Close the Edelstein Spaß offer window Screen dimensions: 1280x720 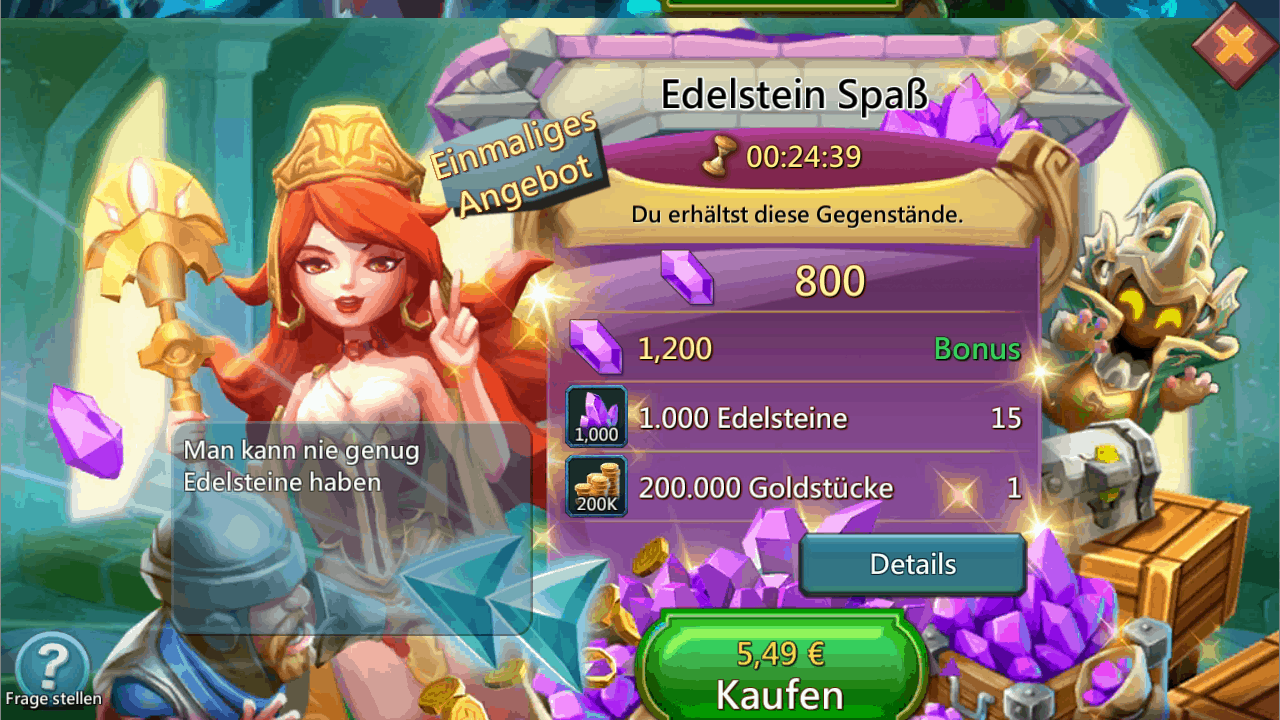click(1235, 45)
